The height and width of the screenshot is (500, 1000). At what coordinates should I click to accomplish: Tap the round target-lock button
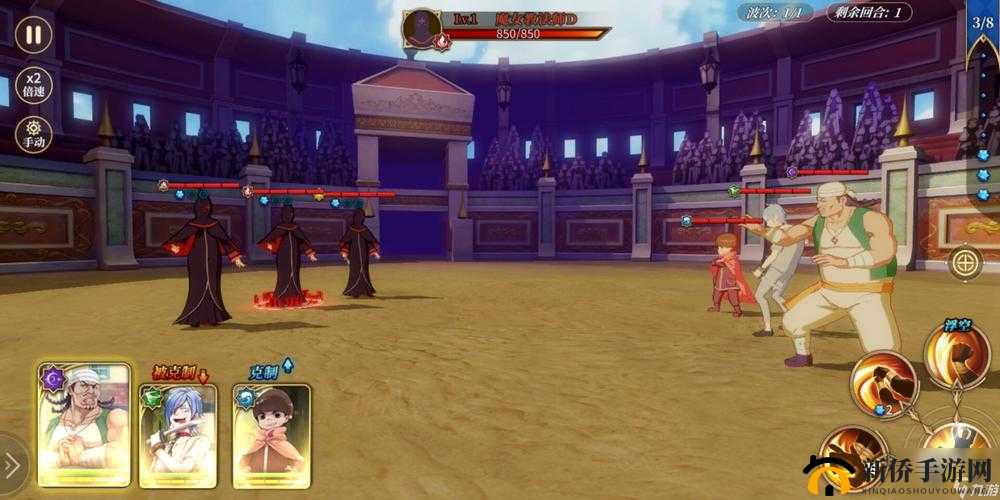(964, 264)
